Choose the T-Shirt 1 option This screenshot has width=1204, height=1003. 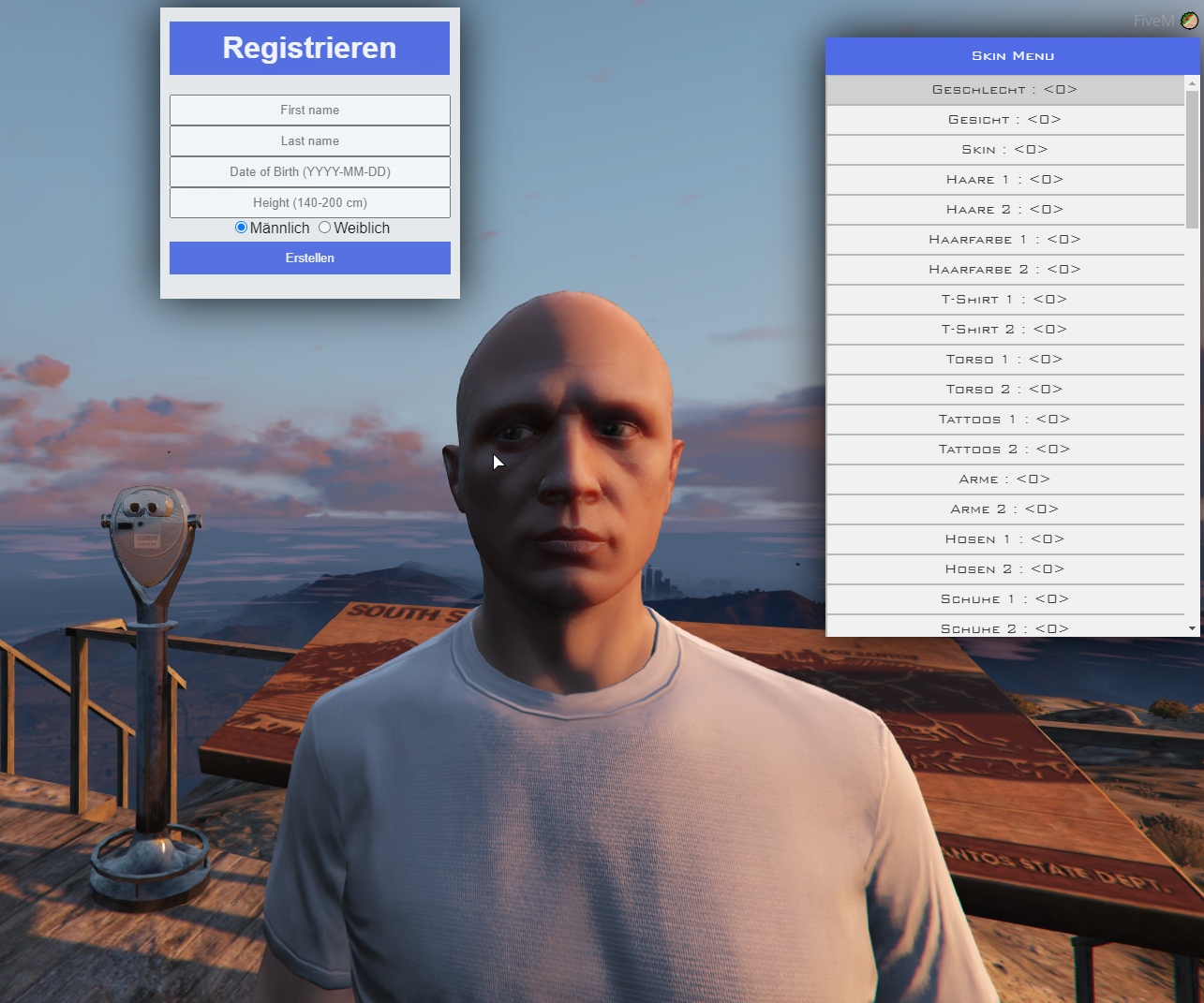(x=1004, y=300)
